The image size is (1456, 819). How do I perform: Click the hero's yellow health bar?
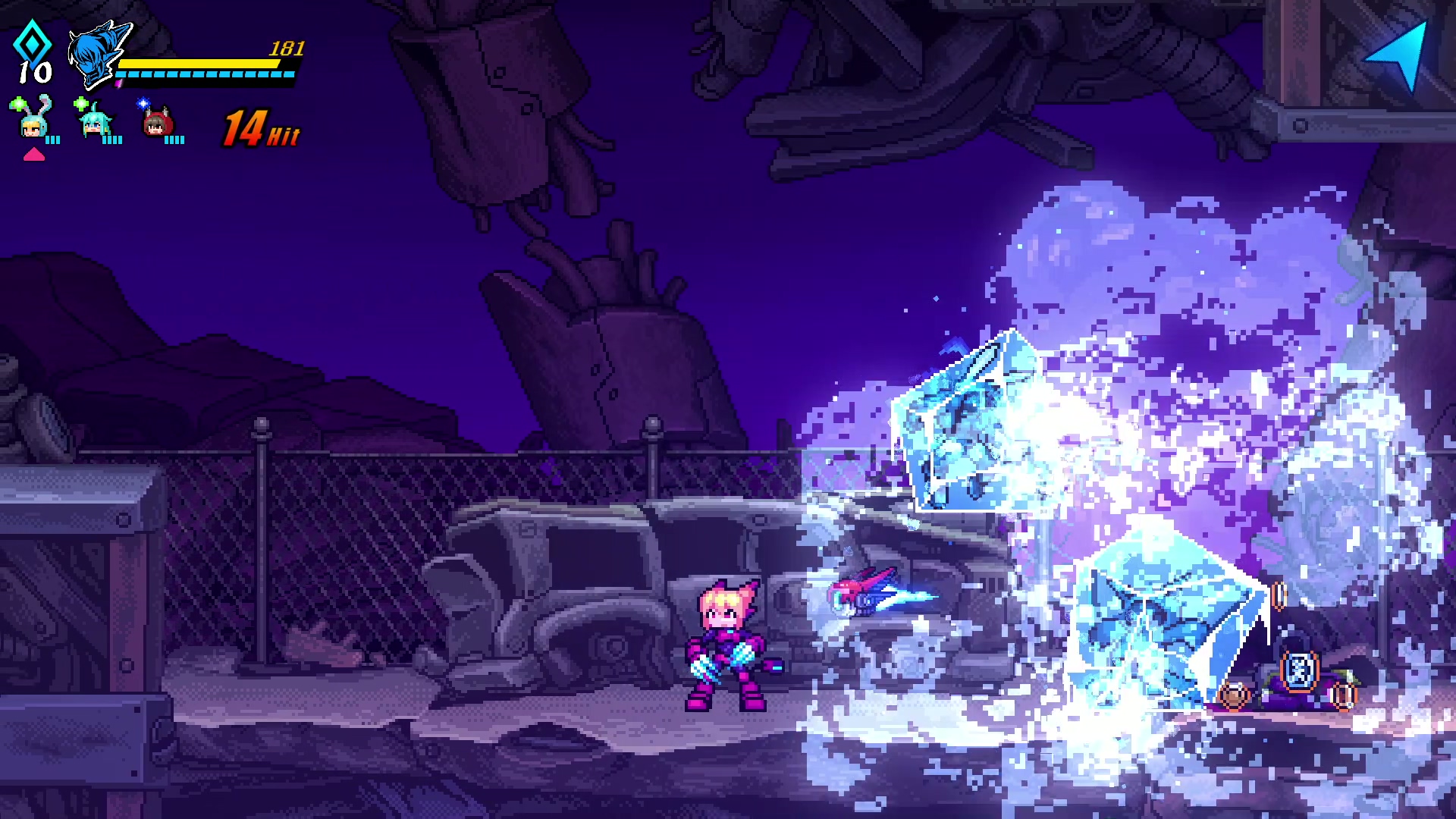[x=197, y=64]
